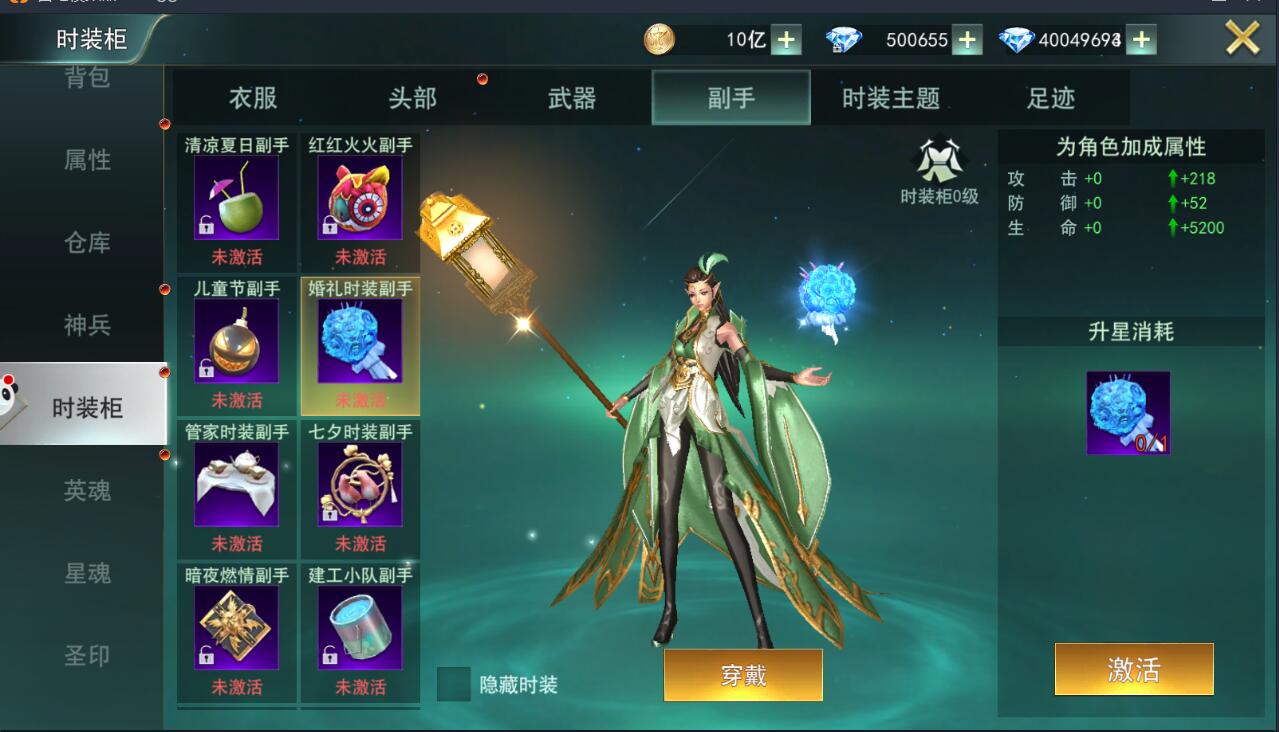Screen dimensions: 1279x732
Task: Select the 武器 weapon tab
Action: 572,98
